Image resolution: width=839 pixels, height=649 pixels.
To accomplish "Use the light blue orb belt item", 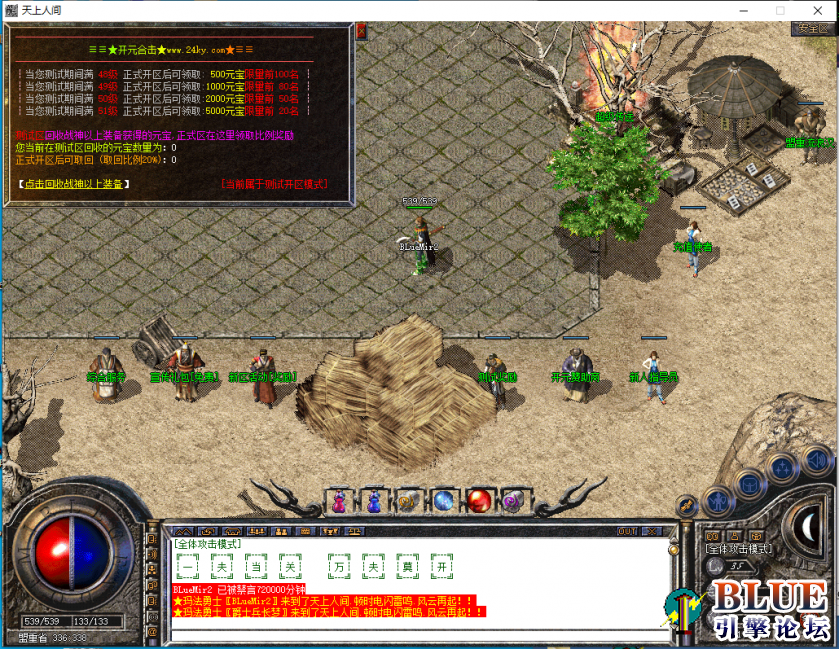I will [x=443, y=499].
